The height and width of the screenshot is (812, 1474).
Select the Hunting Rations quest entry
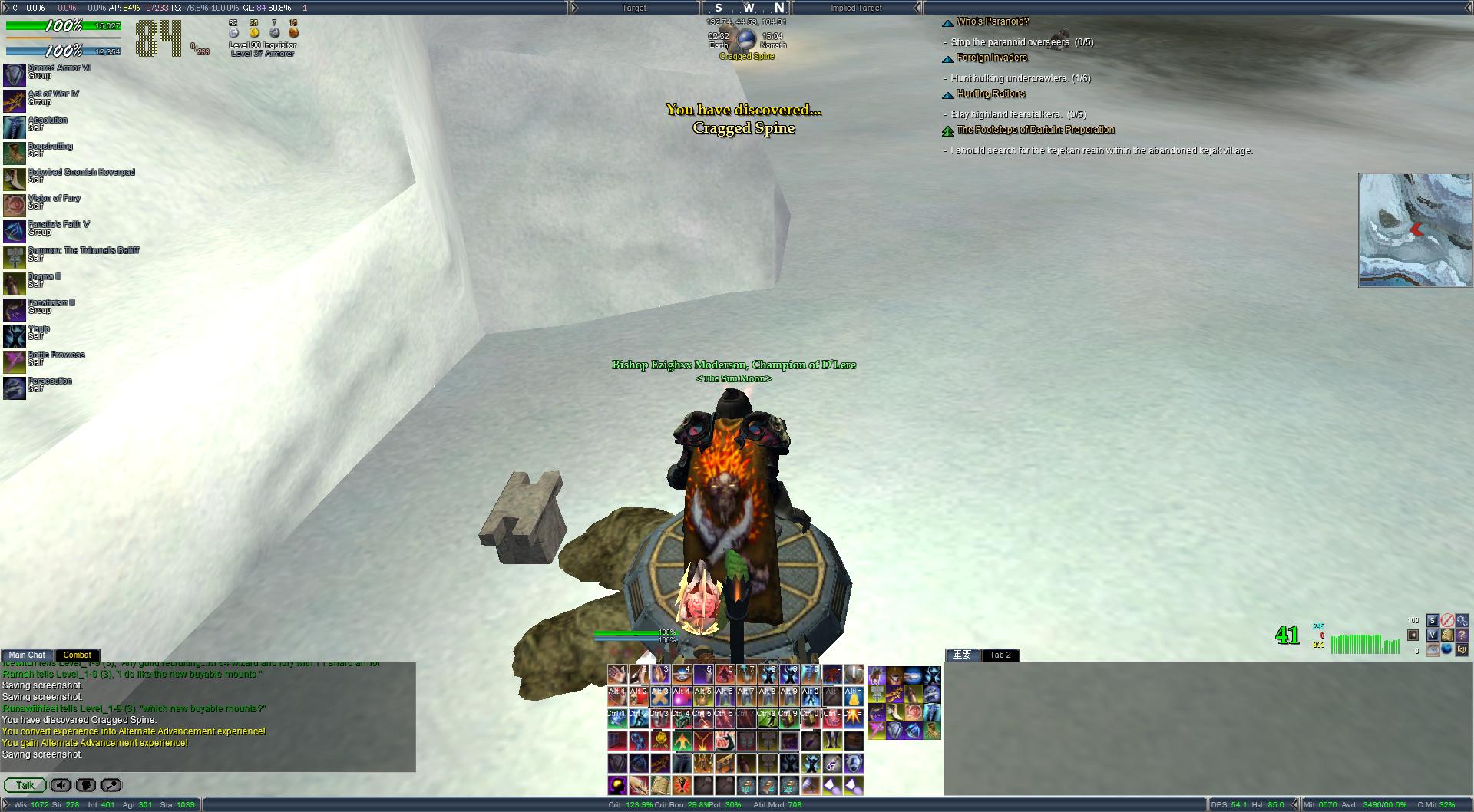point(990,94)
